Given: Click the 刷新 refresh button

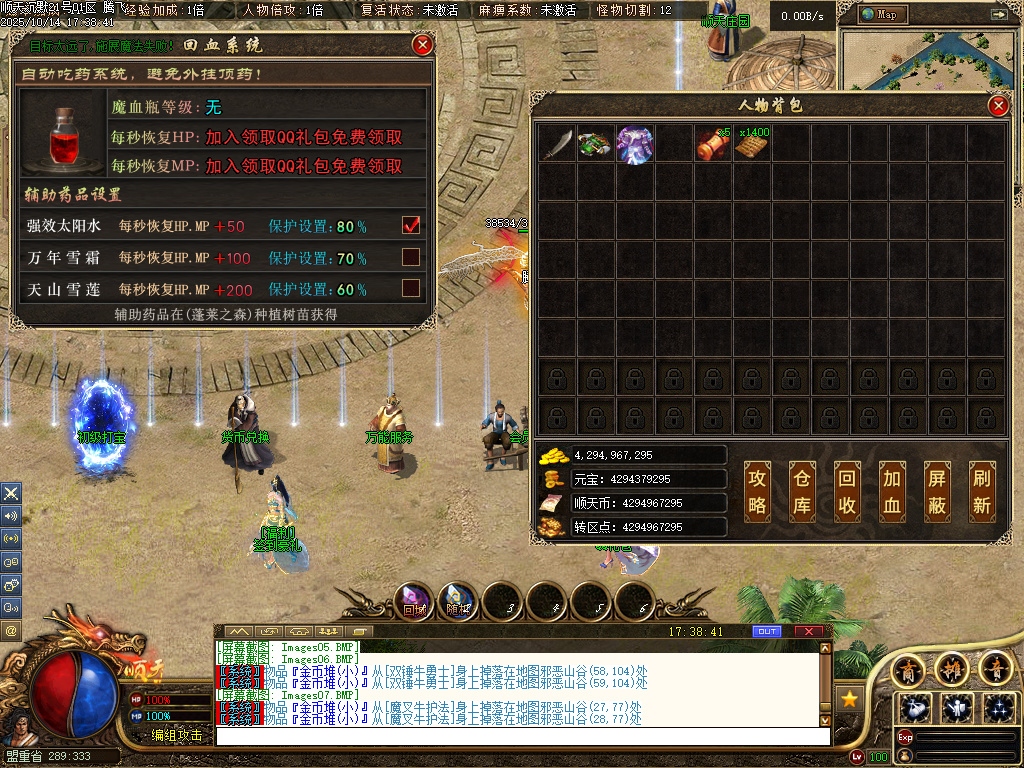Looking at the screenshot, I should tap(982, 492).
